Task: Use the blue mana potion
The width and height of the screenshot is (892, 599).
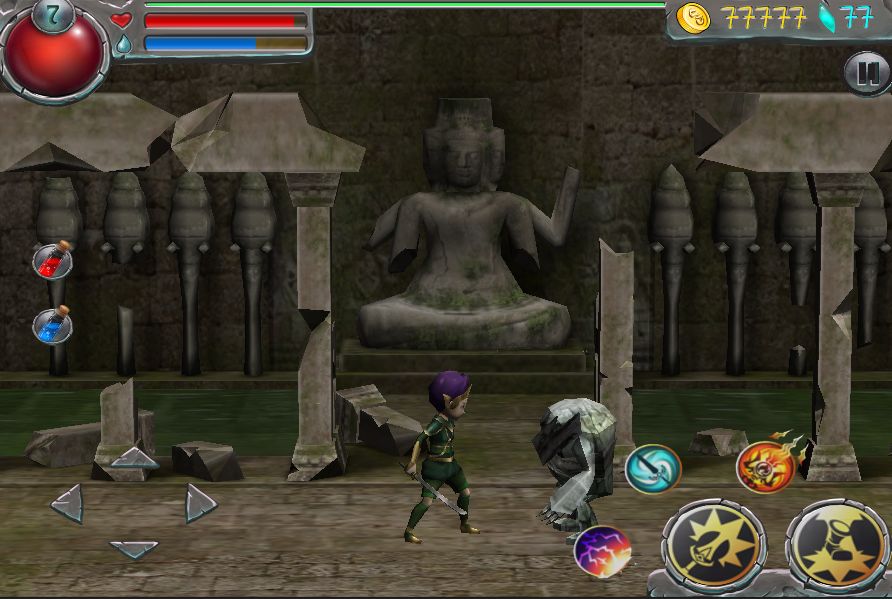Action: [x=52, y=325]
